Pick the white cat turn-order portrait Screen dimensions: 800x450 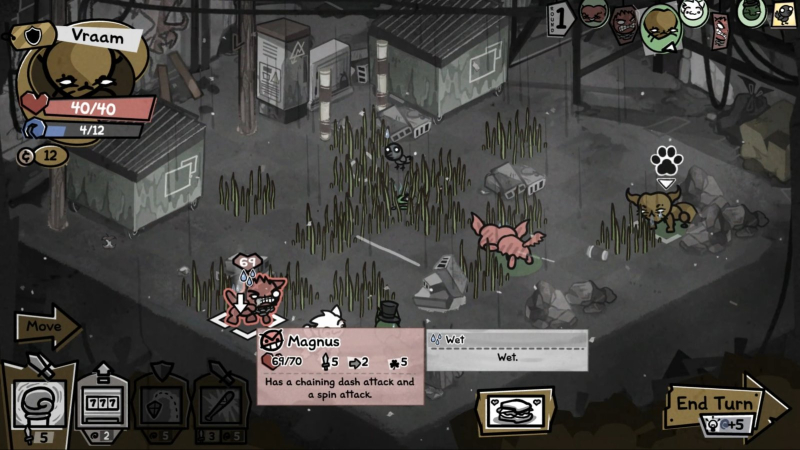pyautogui.click(x=694, y=12)
